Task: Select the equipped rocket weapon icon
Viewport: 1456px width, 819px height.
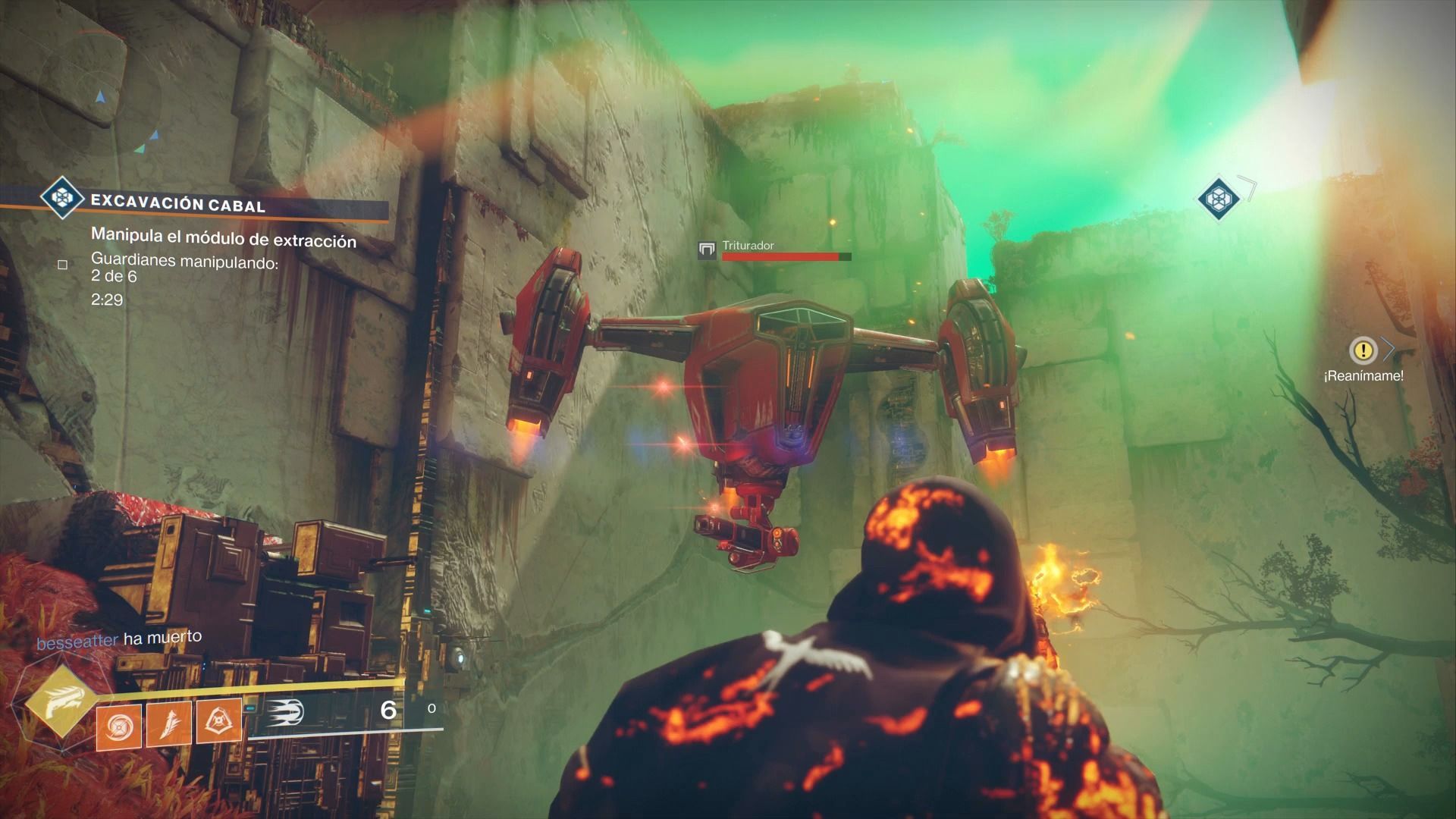Action: point(284,711)
